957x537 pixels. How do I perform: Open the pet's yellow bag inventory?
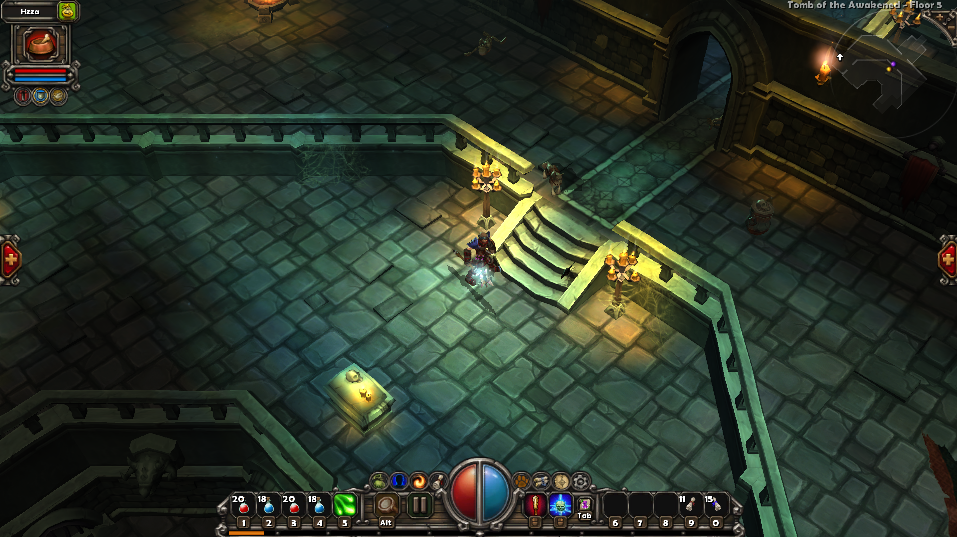coord(67,11)
